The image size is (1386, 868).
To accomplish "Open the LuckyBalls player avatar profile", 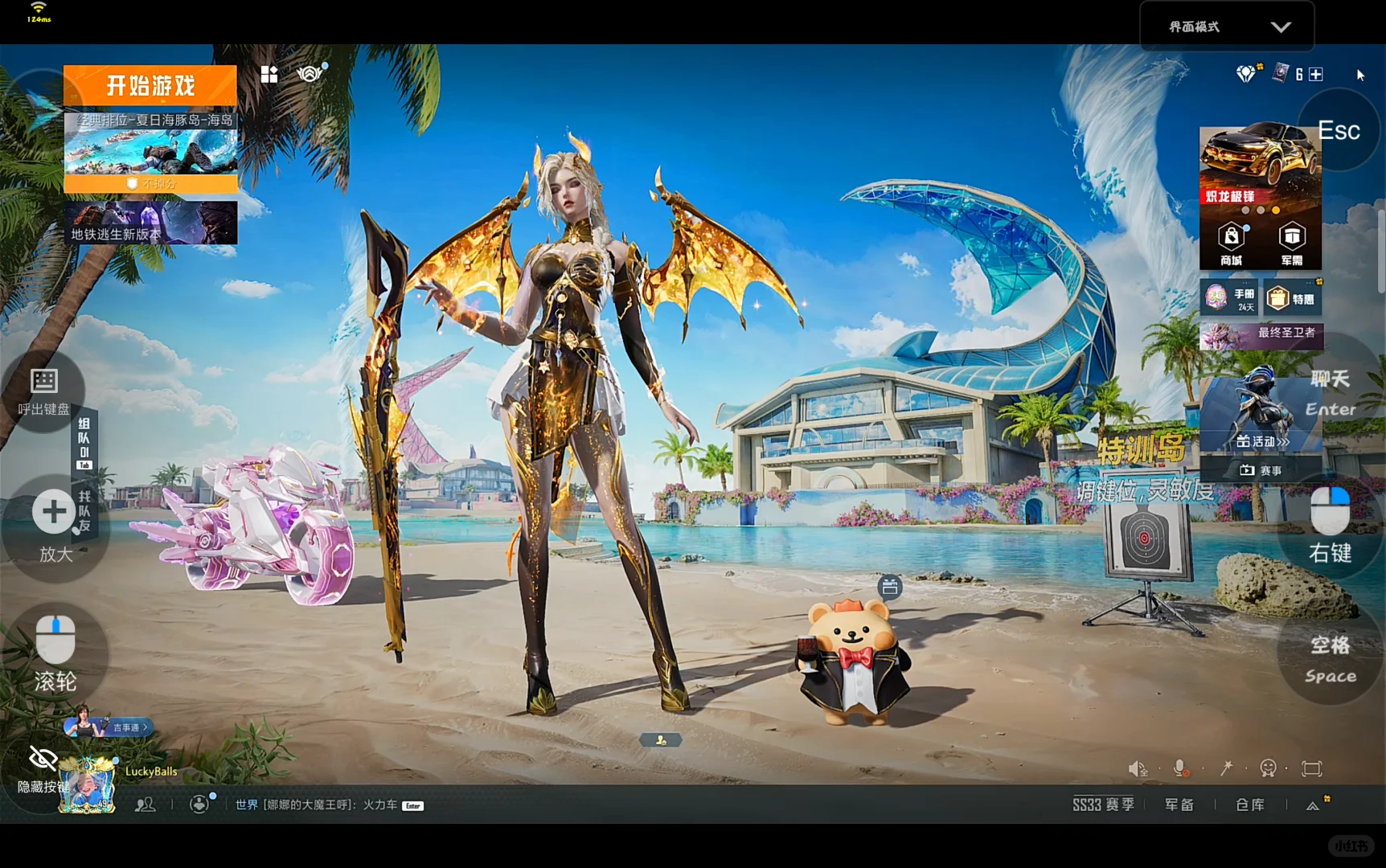I will point(88,787).
